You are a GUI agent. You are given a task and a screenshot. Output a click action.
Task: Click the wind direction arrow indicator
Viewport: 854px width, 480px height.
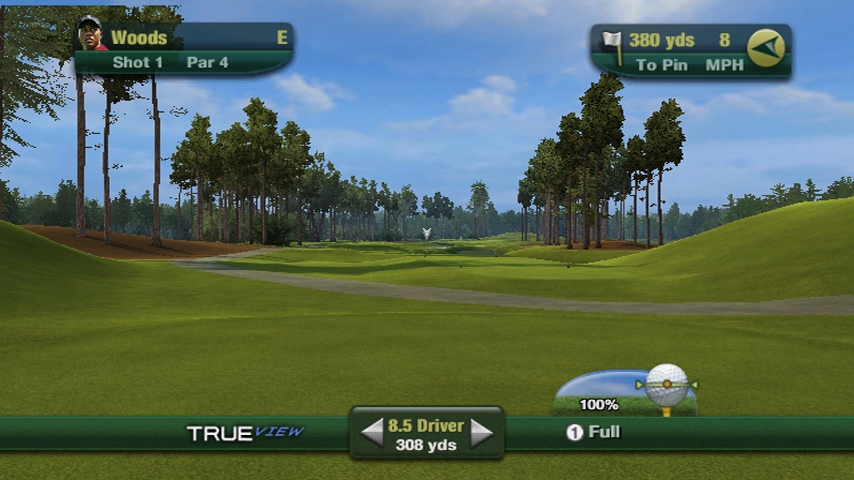tap(766, 48)
